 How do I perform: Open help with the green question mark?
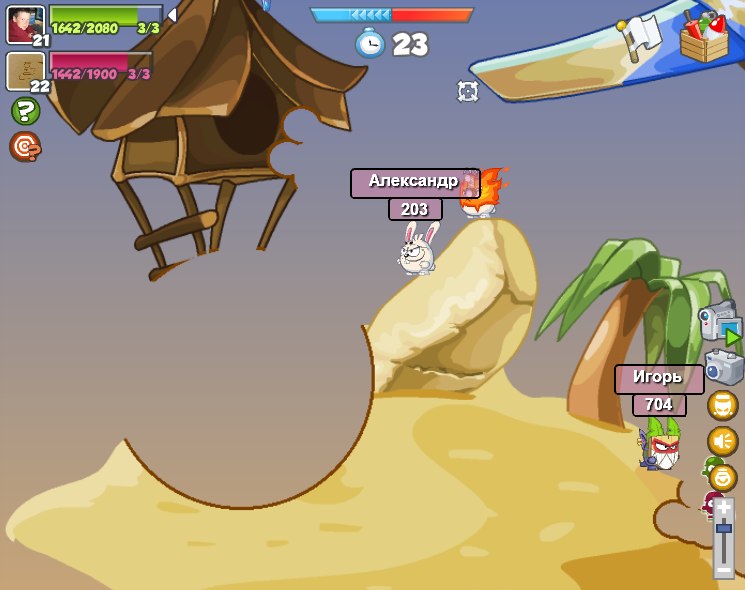pyautogui.click(x=25, y=111)
